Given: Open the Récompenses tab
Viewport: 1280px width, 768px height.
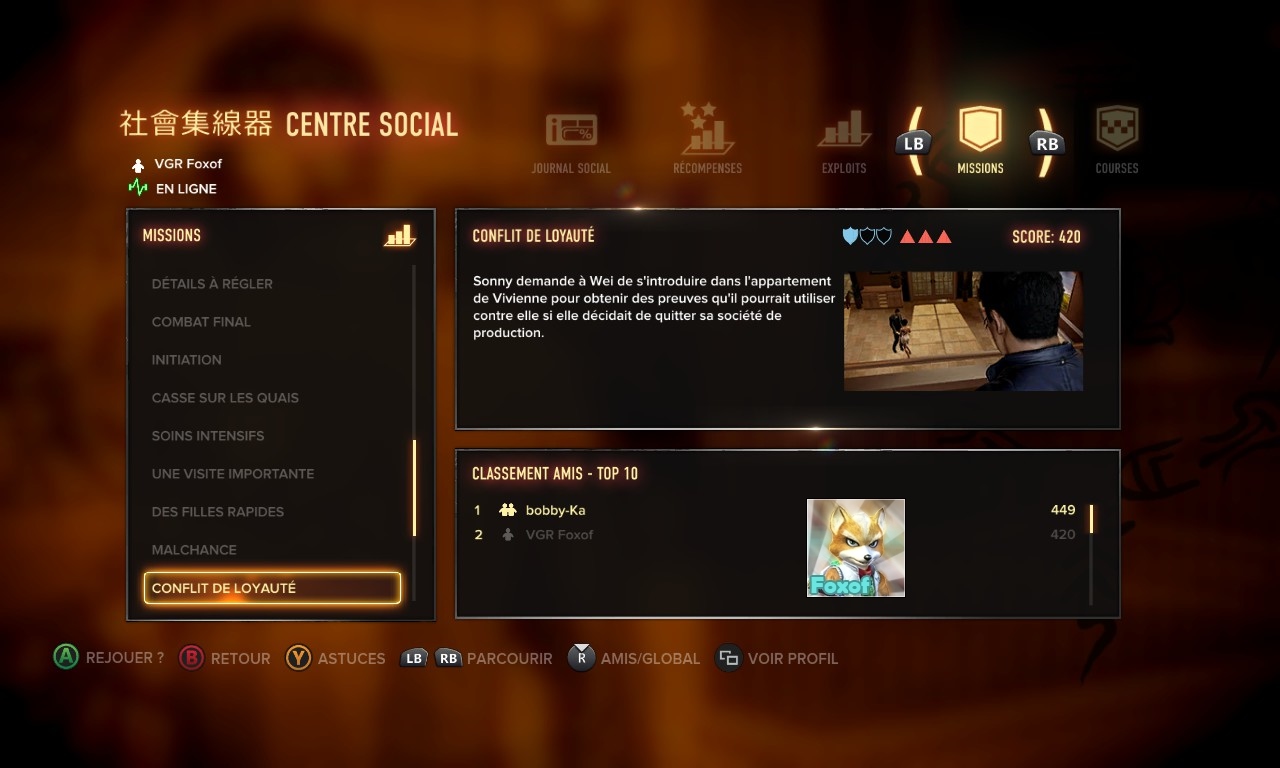Looking at the screenshot, I should click(x=707, y=140).
